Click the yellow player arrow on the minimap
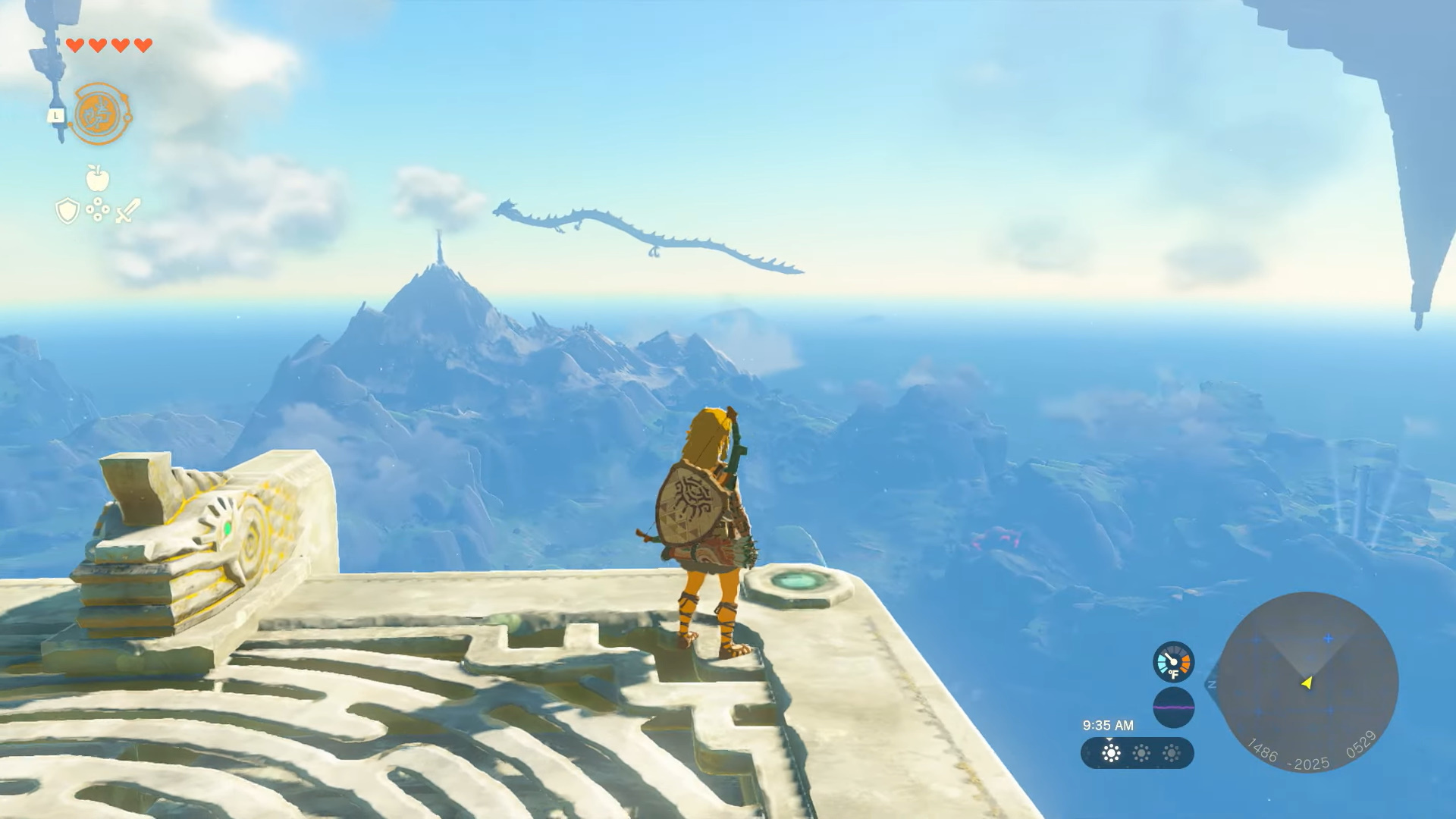Screen dimensions: 1456x819 click(x=1307, y=684)
